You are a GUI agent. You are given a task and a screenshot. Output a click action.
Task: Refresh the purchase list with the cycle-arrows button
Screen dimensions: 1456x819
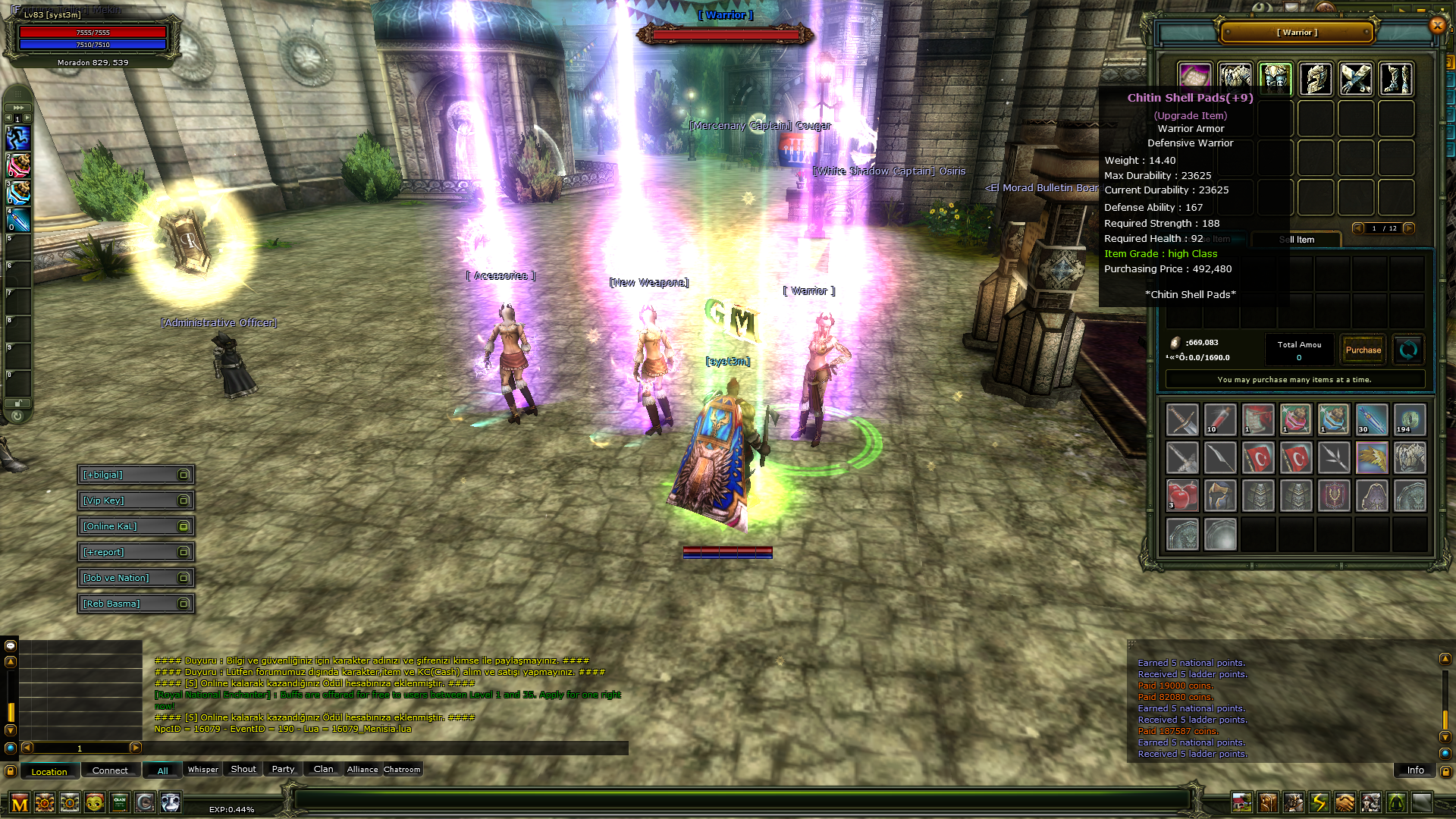coord(1408,350)
